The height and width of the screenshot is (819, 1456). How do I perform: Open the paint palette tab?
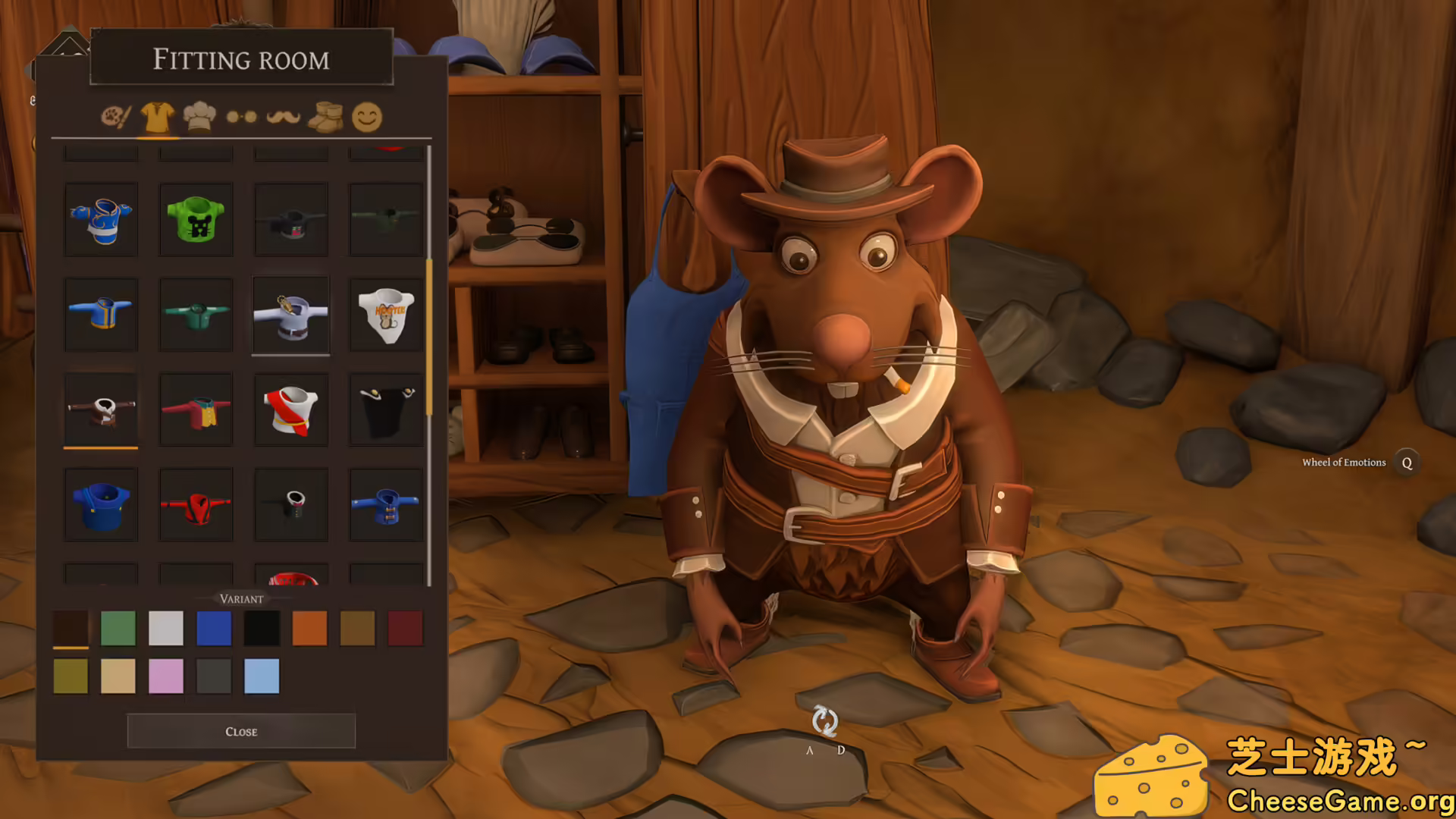(116, 117)
